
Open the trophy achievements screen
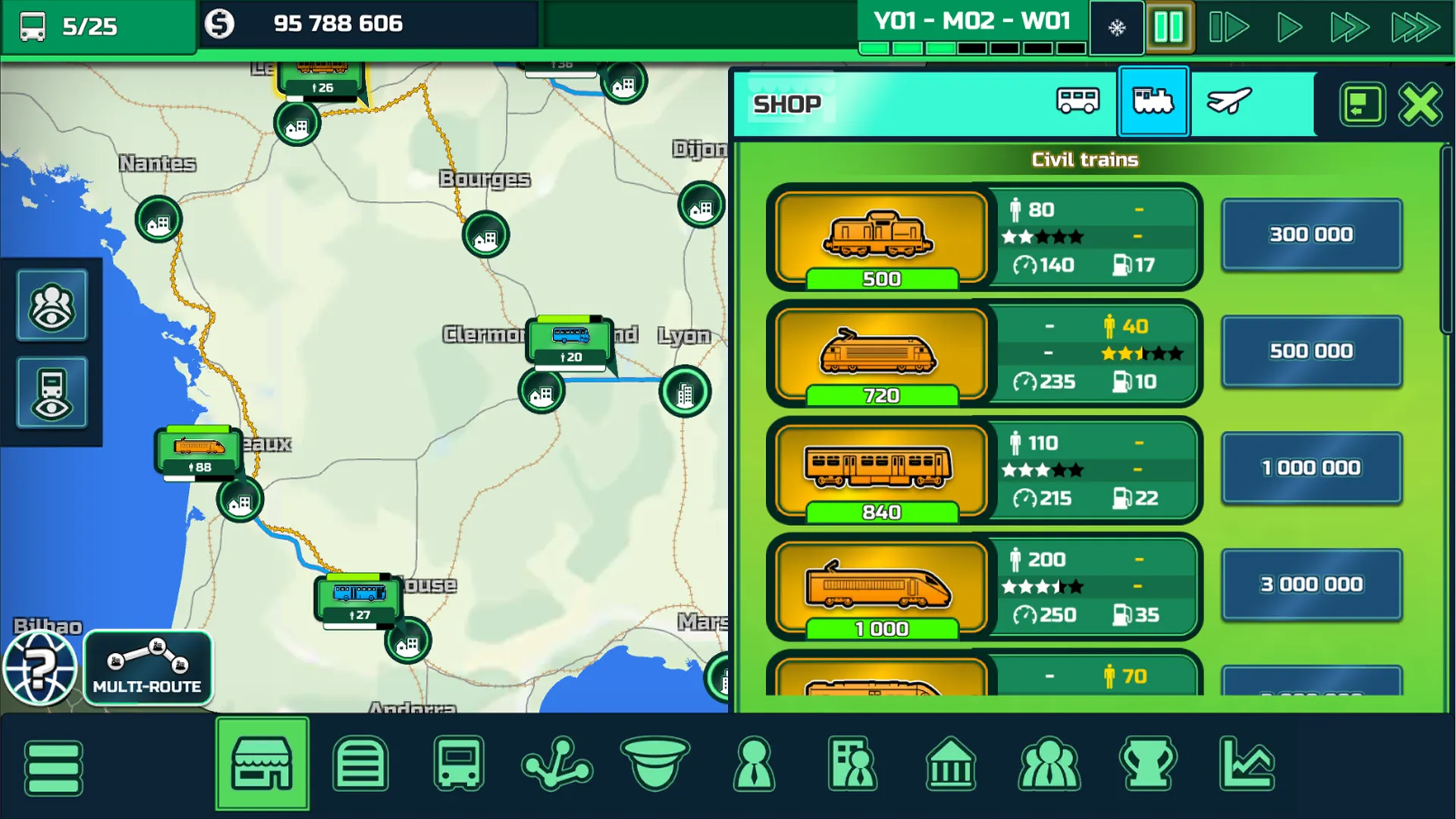point(1148,764)
